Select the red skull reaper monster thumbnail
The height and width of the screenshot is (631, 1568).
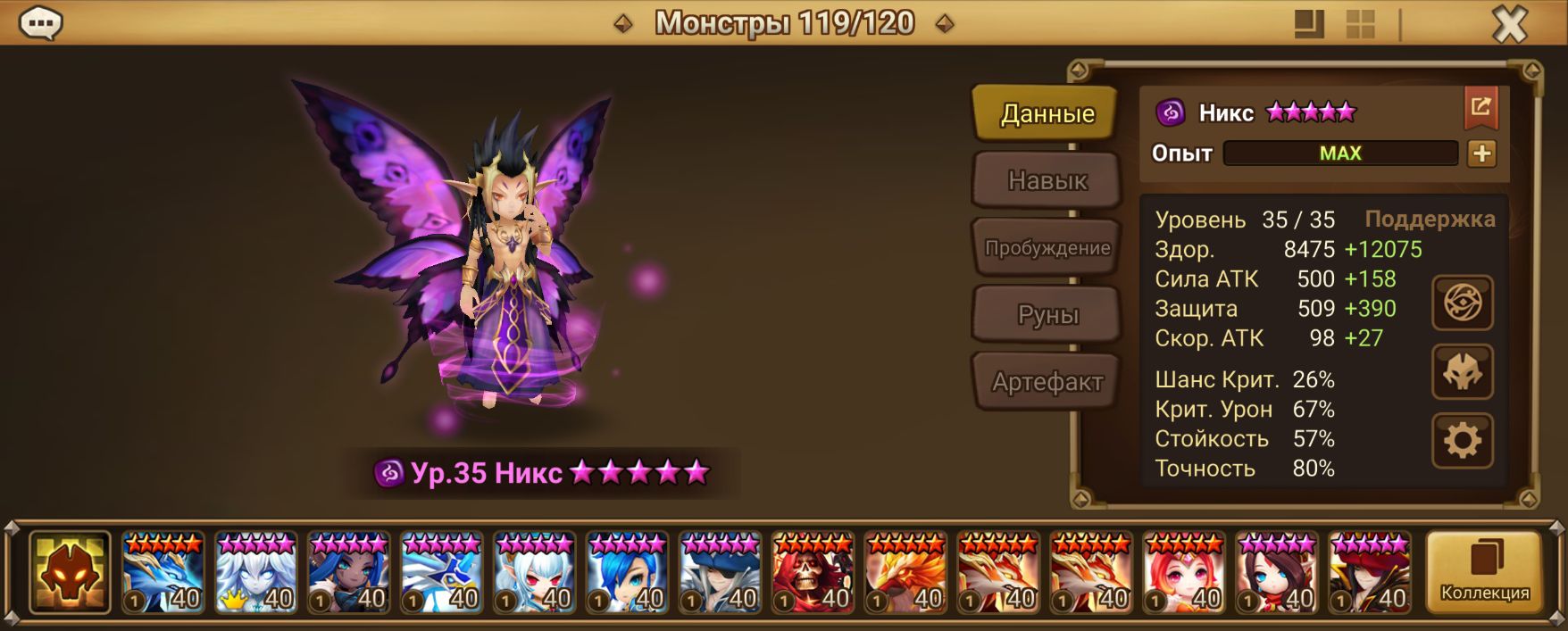pos(813,573)
